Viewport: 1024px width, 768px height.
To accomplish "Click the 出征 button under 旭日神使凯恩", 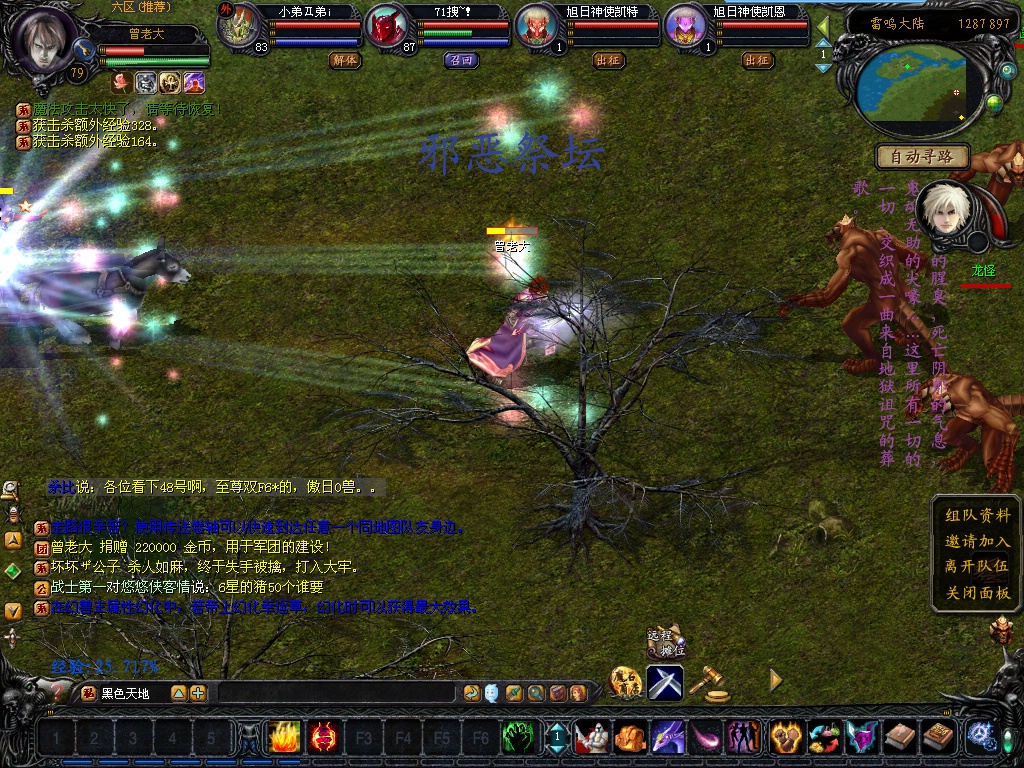I will (757, 60).
